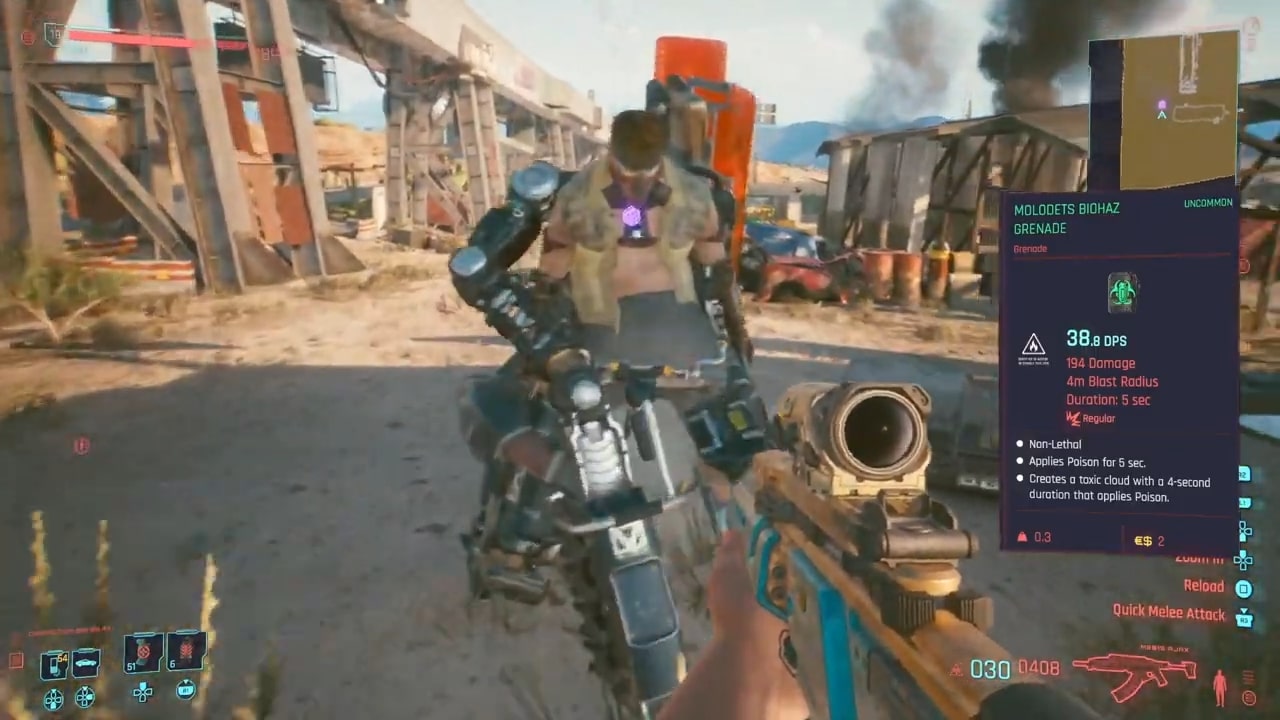Click the vehicle summon car icon
The image size is (1280, 720).
(84, 662)
